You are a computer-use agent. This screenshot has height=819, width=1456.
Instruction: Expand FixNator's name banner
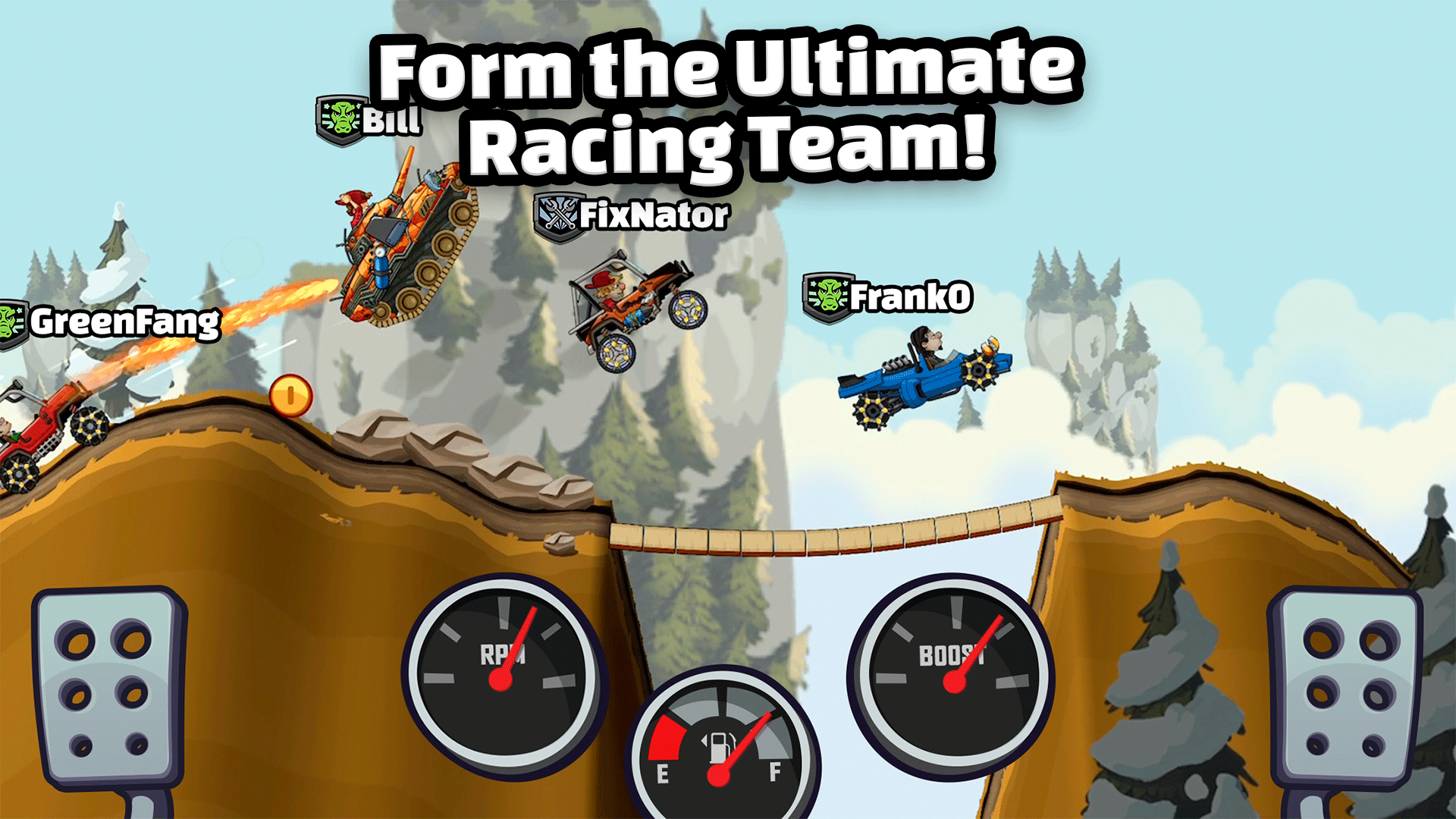(x=654, y=216)
